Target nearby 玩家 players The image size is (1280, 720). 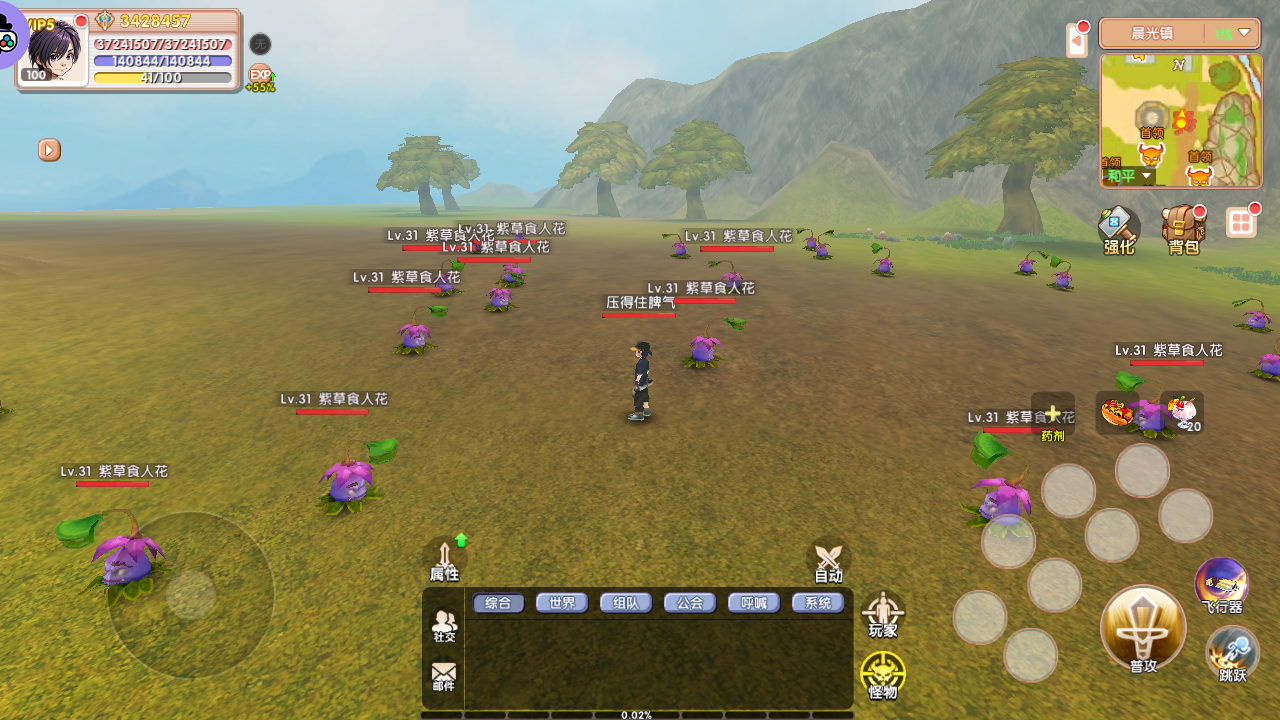(x=883, y=615)
